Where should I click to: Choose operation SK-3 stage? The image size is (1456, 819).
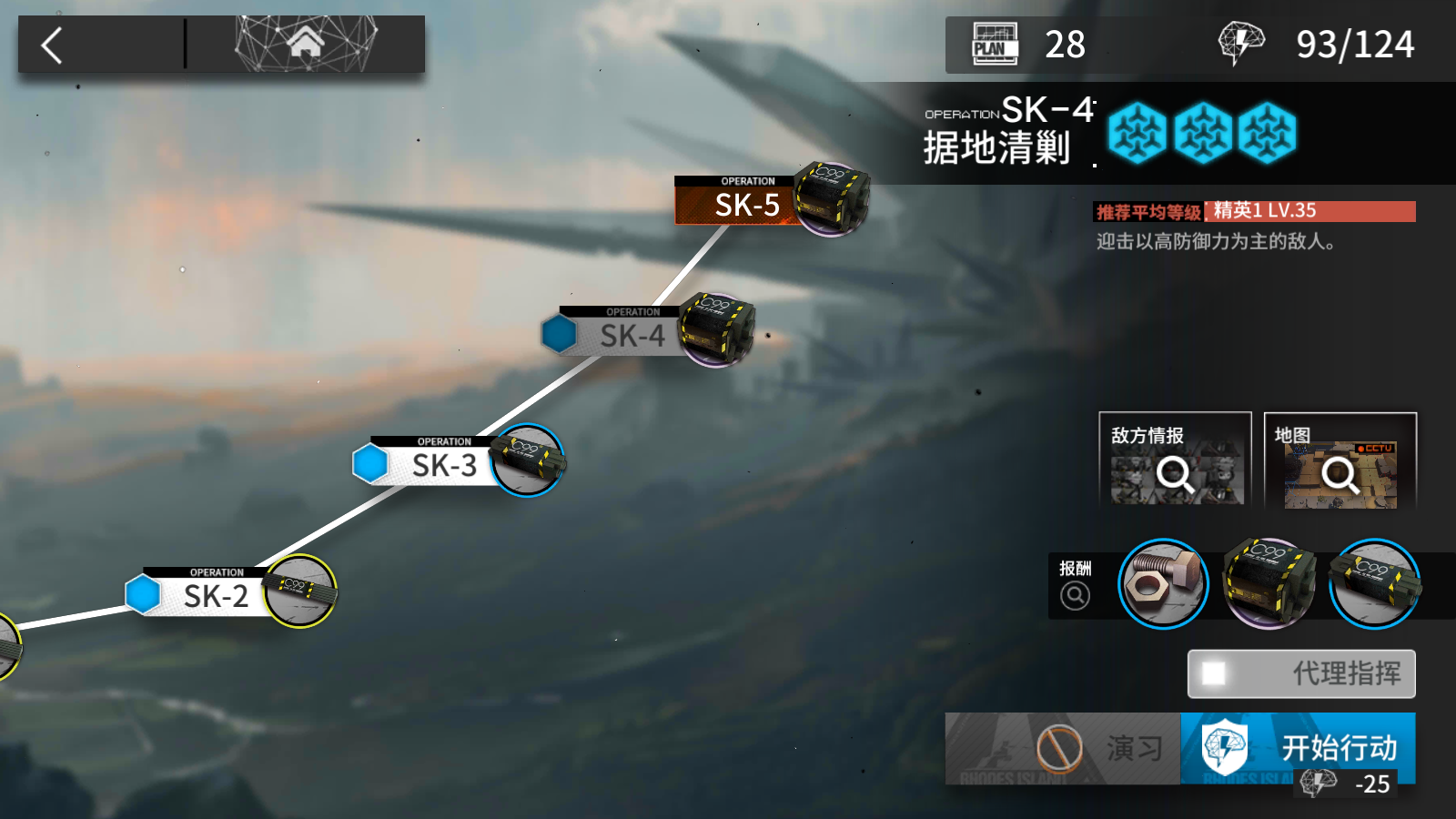(444, 464)
